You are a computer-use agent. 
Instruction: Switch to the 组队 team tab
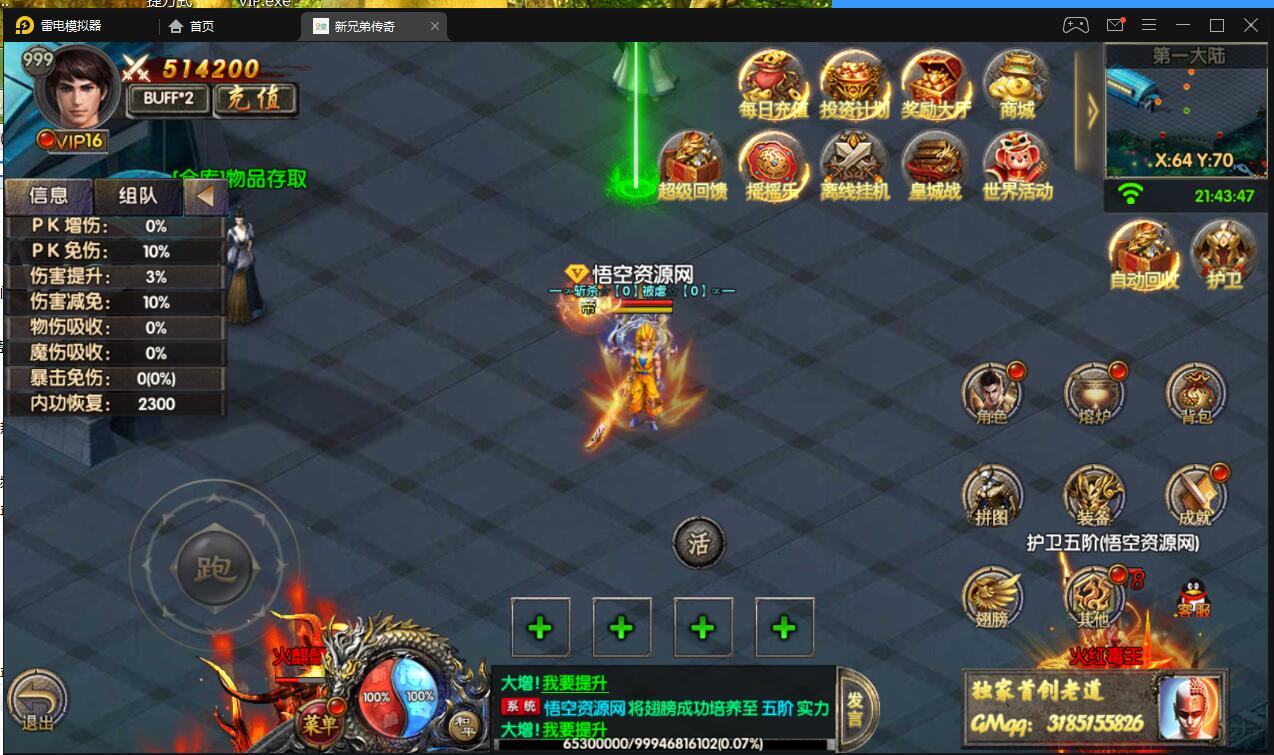coord(137,196)
